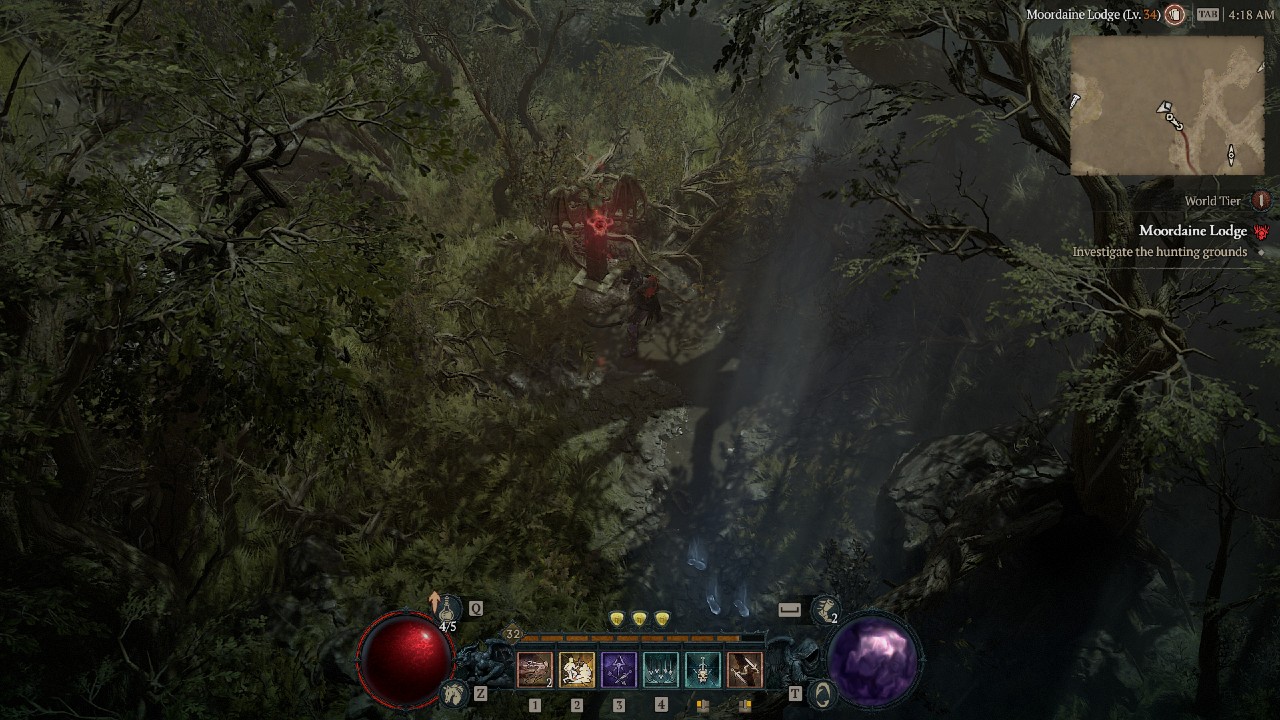Click your position arrow on the minimap
The height and width of the screenshot is (720, 1280).
(x=1163, y=107)
